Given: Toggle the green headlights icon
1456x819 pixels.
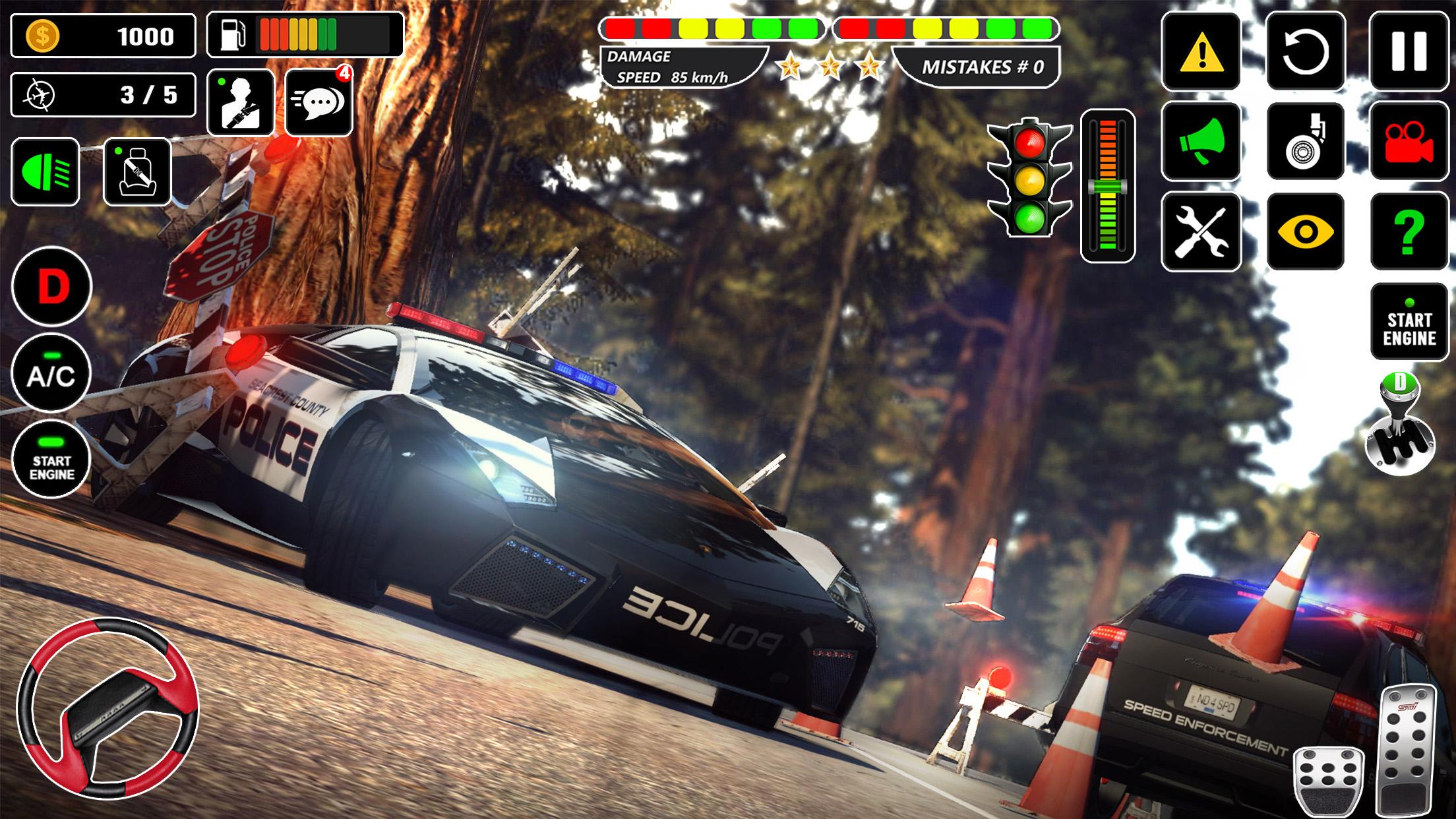Looking at the screenshot, I should (45, 172).
